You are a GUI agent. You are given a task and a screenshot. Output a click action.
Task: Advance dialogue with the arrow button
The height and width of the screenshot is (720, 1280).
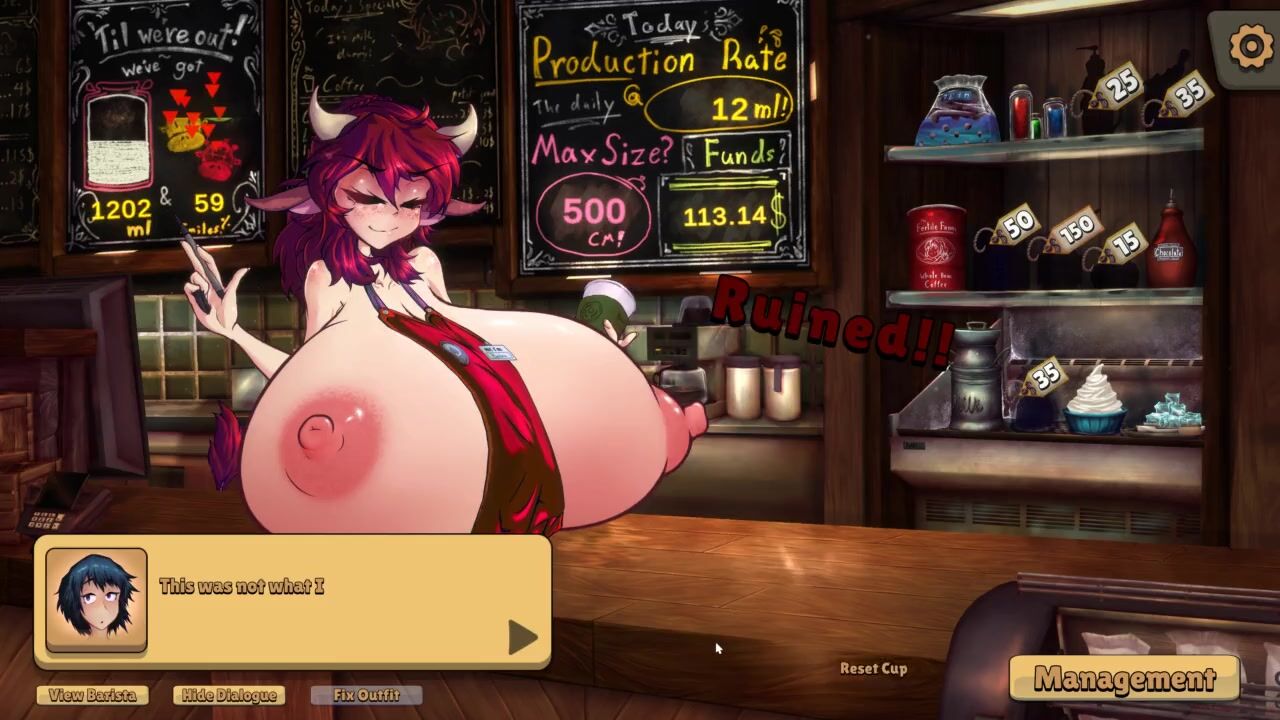pos(522,637)
